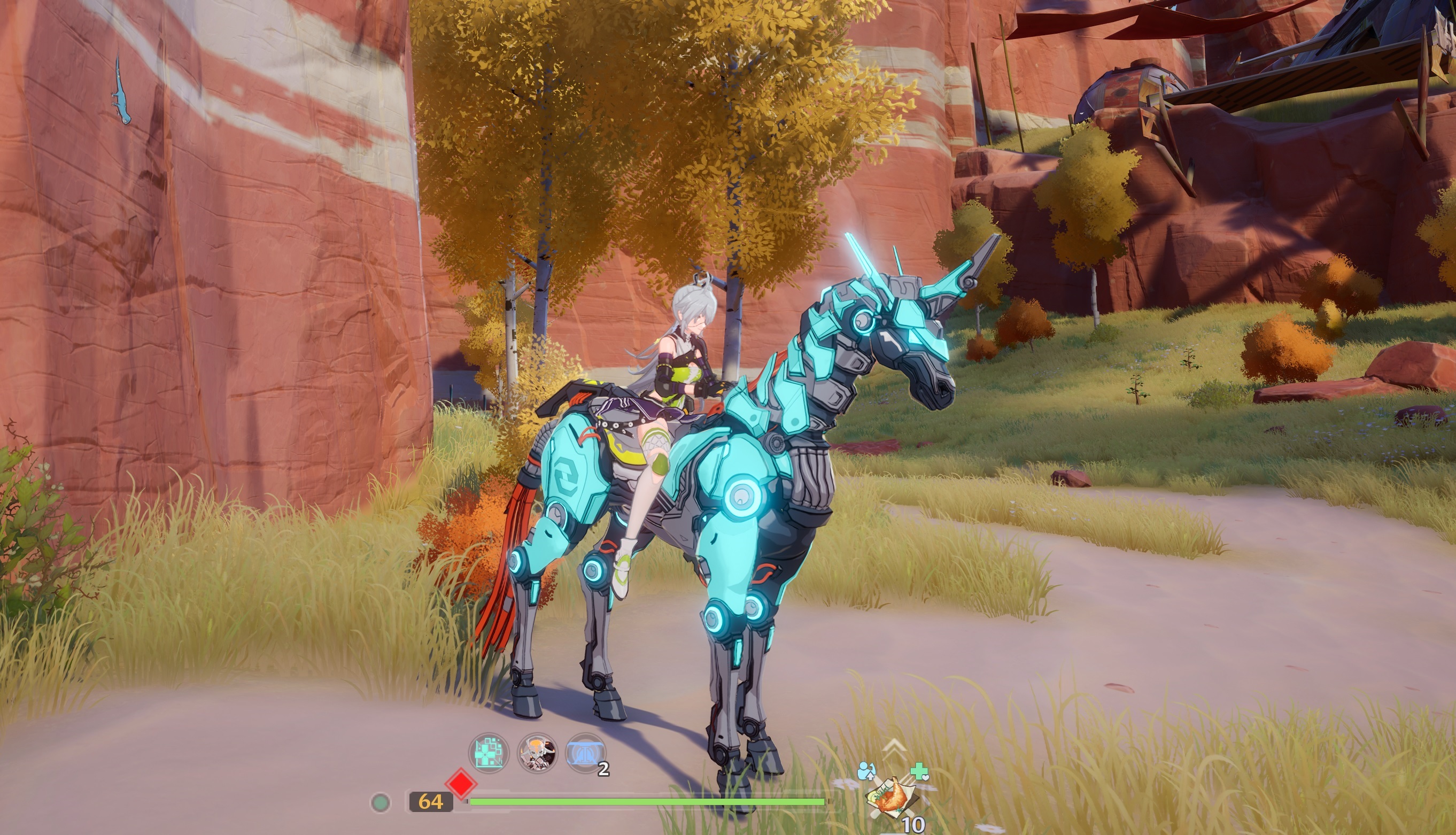
Task: Select the blue emblem icon with count 2
Action: (585, 753)
